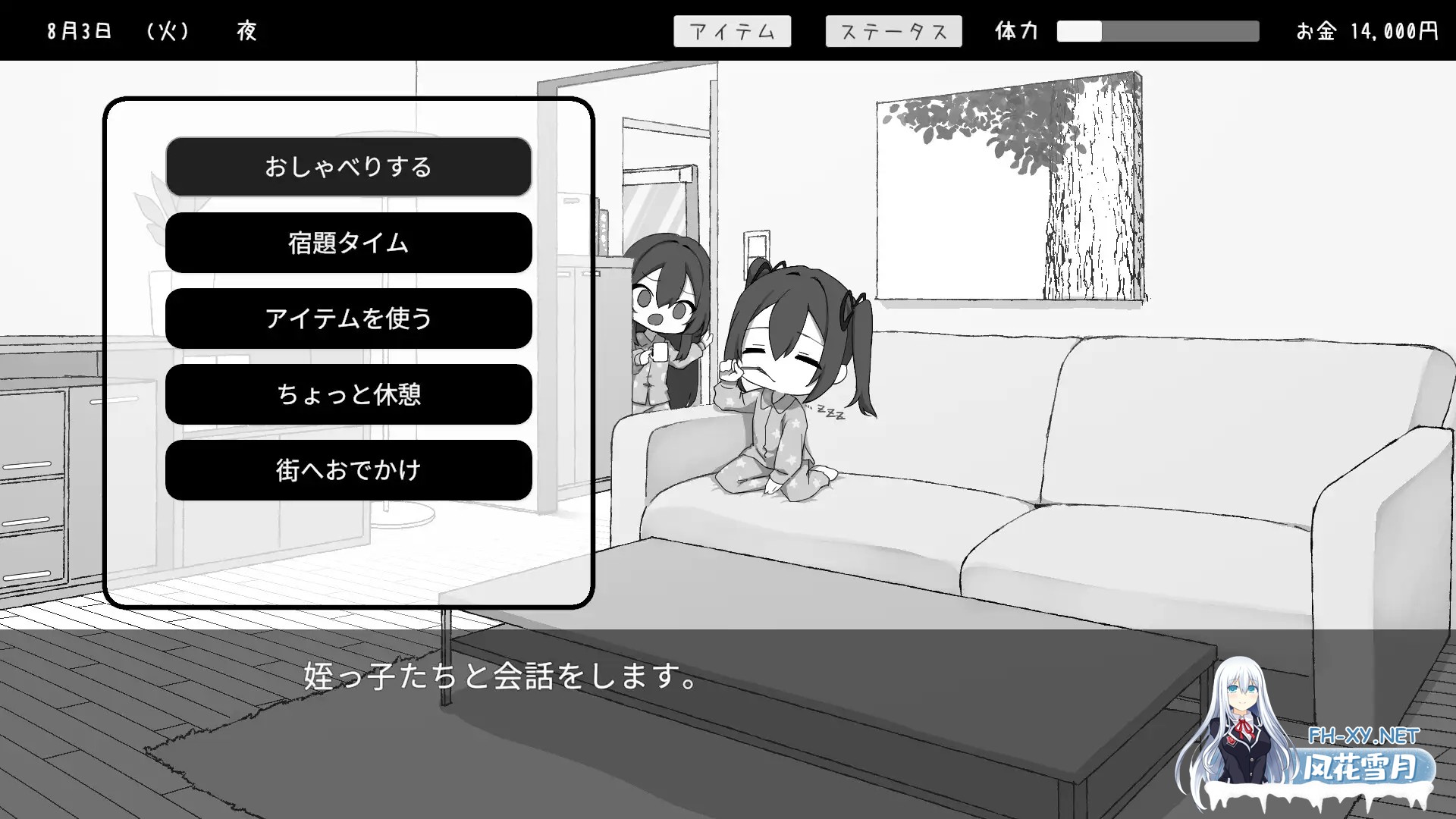
Task: Open アイテムを使う to use an item
Action: pos(347,319)
